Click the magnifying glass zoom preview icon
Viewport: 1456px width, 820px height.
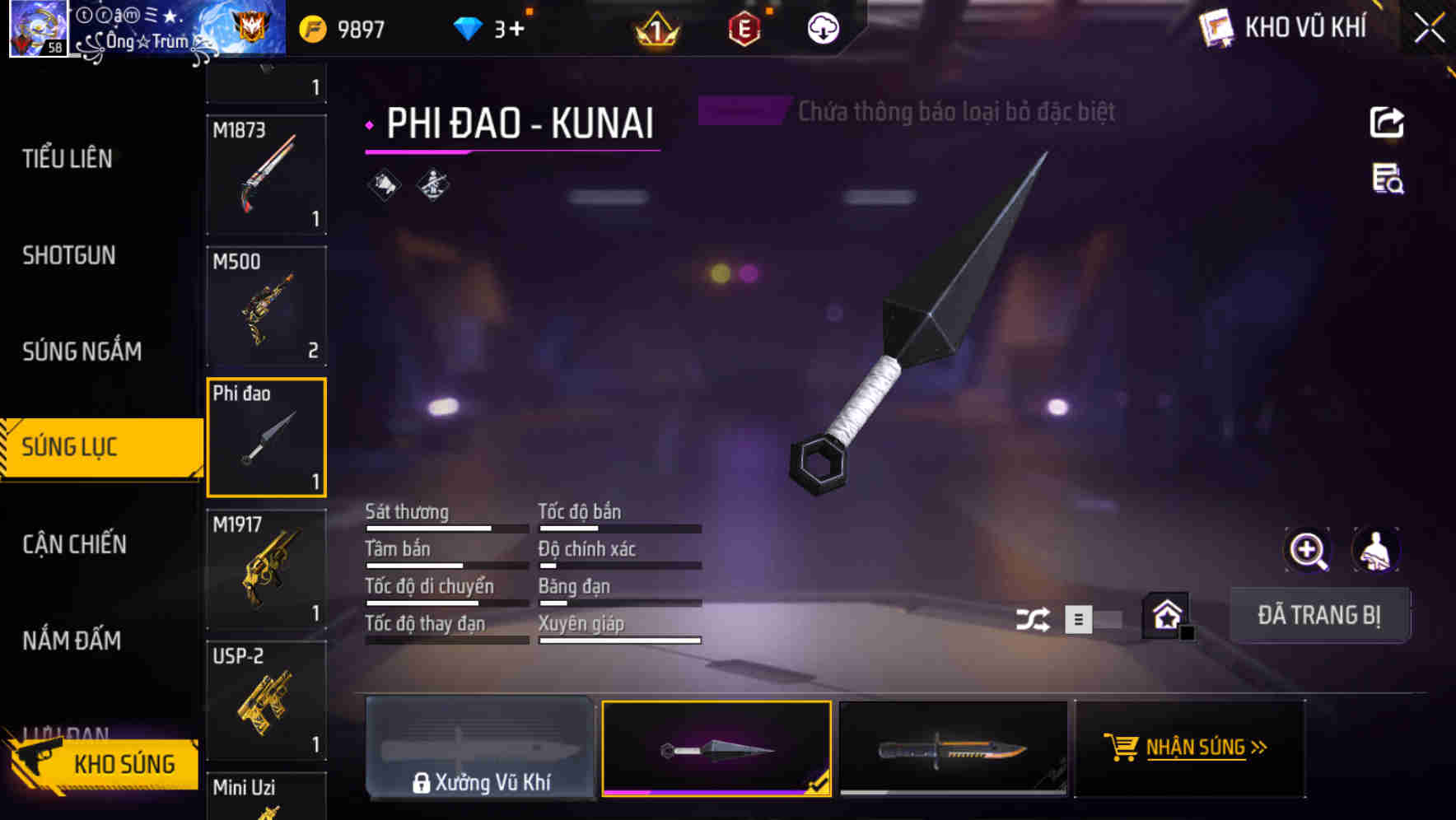(1308, 550)
